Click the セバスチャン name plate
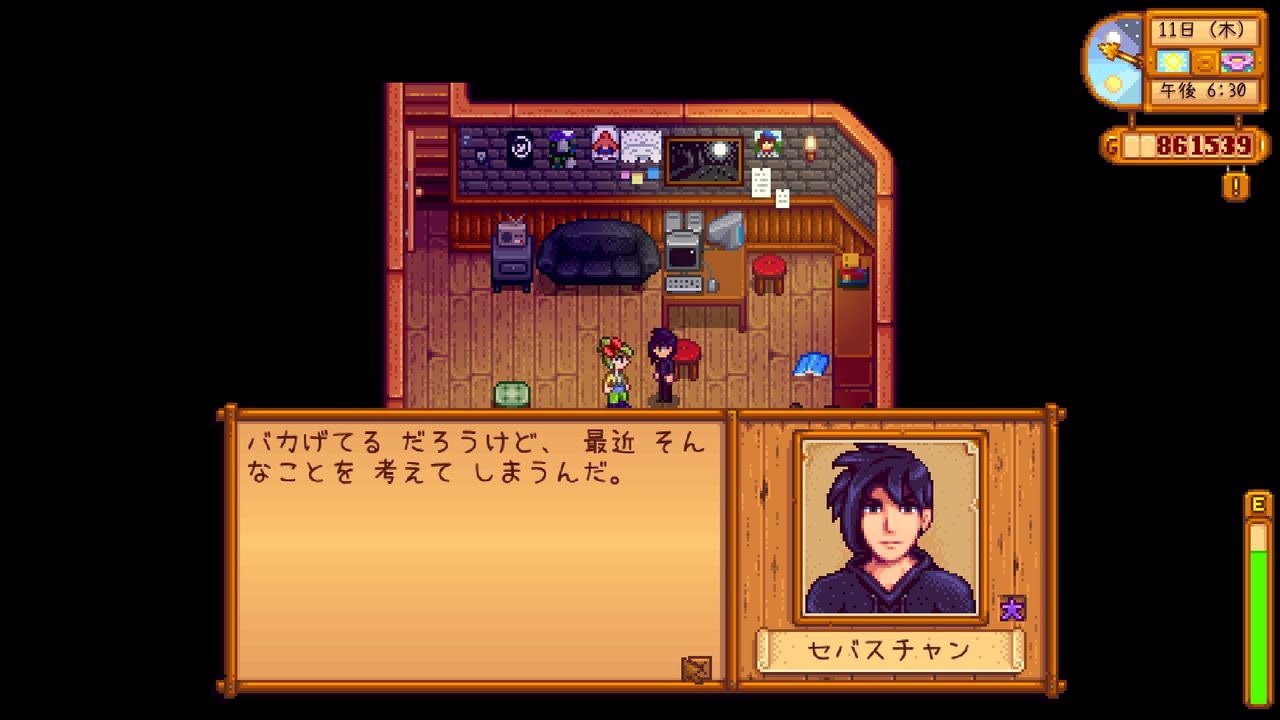 point(889,650)
